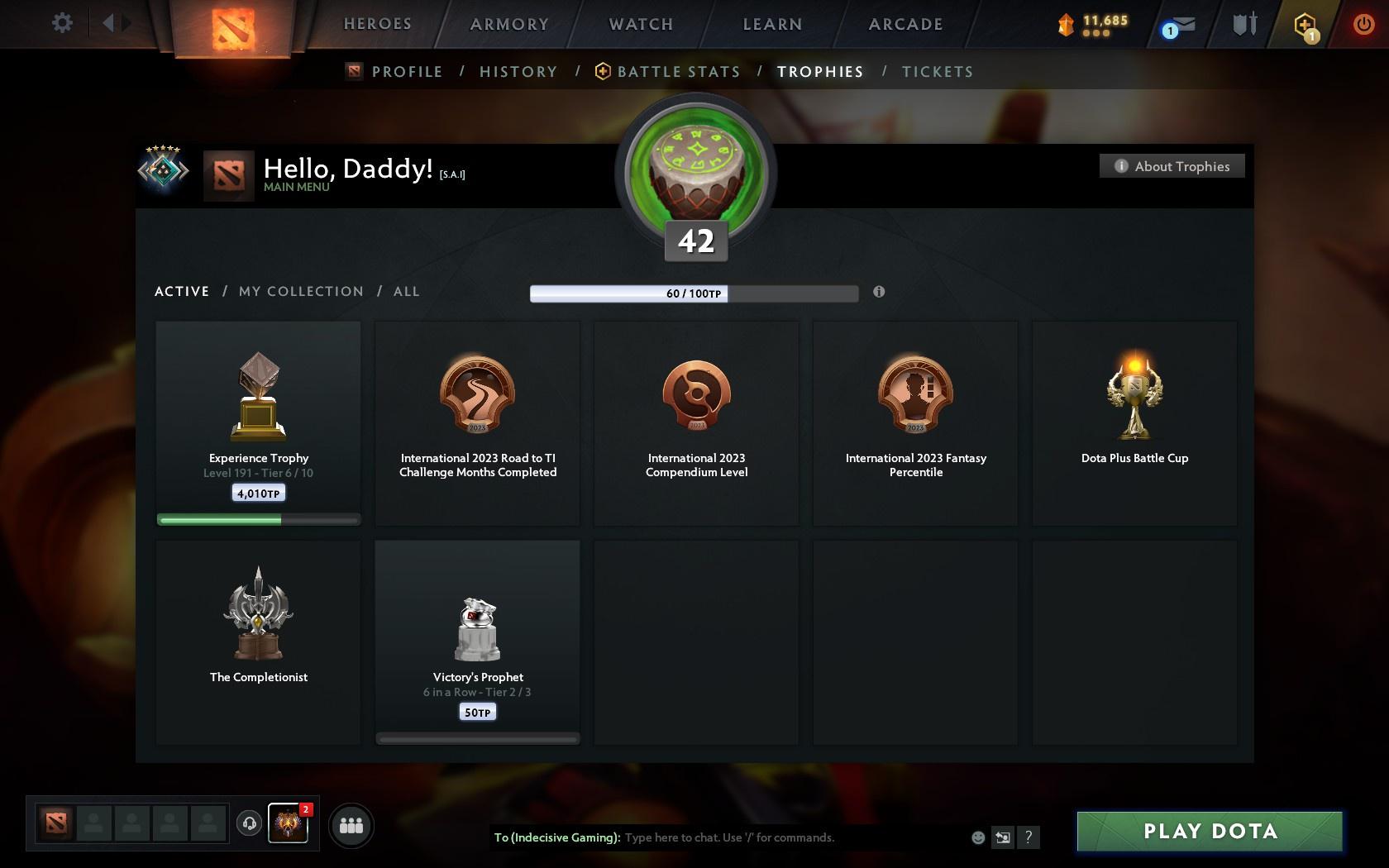Switch to MY COLLECTION trophy view
The width and height of the screenshot is (1389, 868).
click(x=300, y=291)
